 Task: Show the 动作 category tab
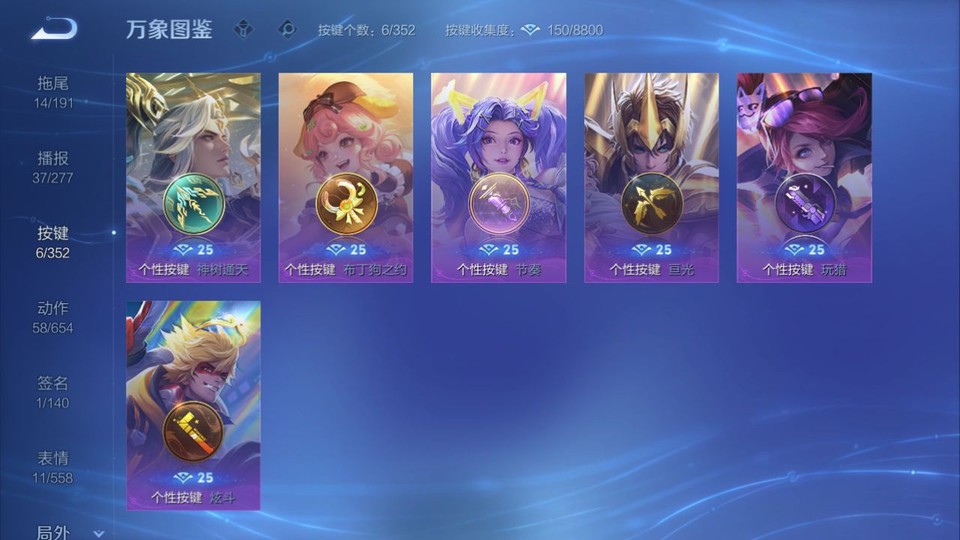tap(53, 317)
